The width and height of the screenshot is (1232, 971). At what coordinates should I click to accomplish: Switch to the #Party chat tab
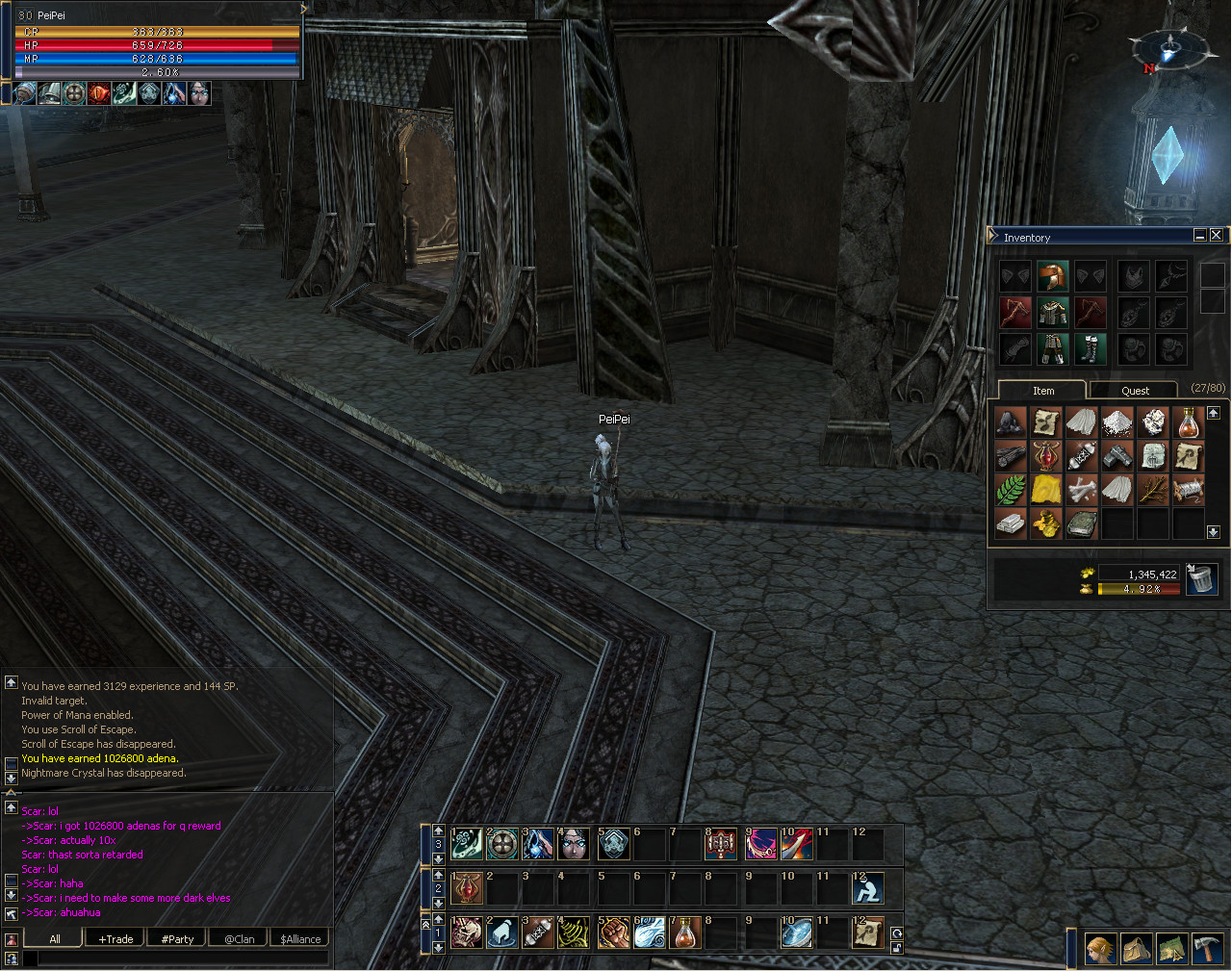[x=177, y=939]
